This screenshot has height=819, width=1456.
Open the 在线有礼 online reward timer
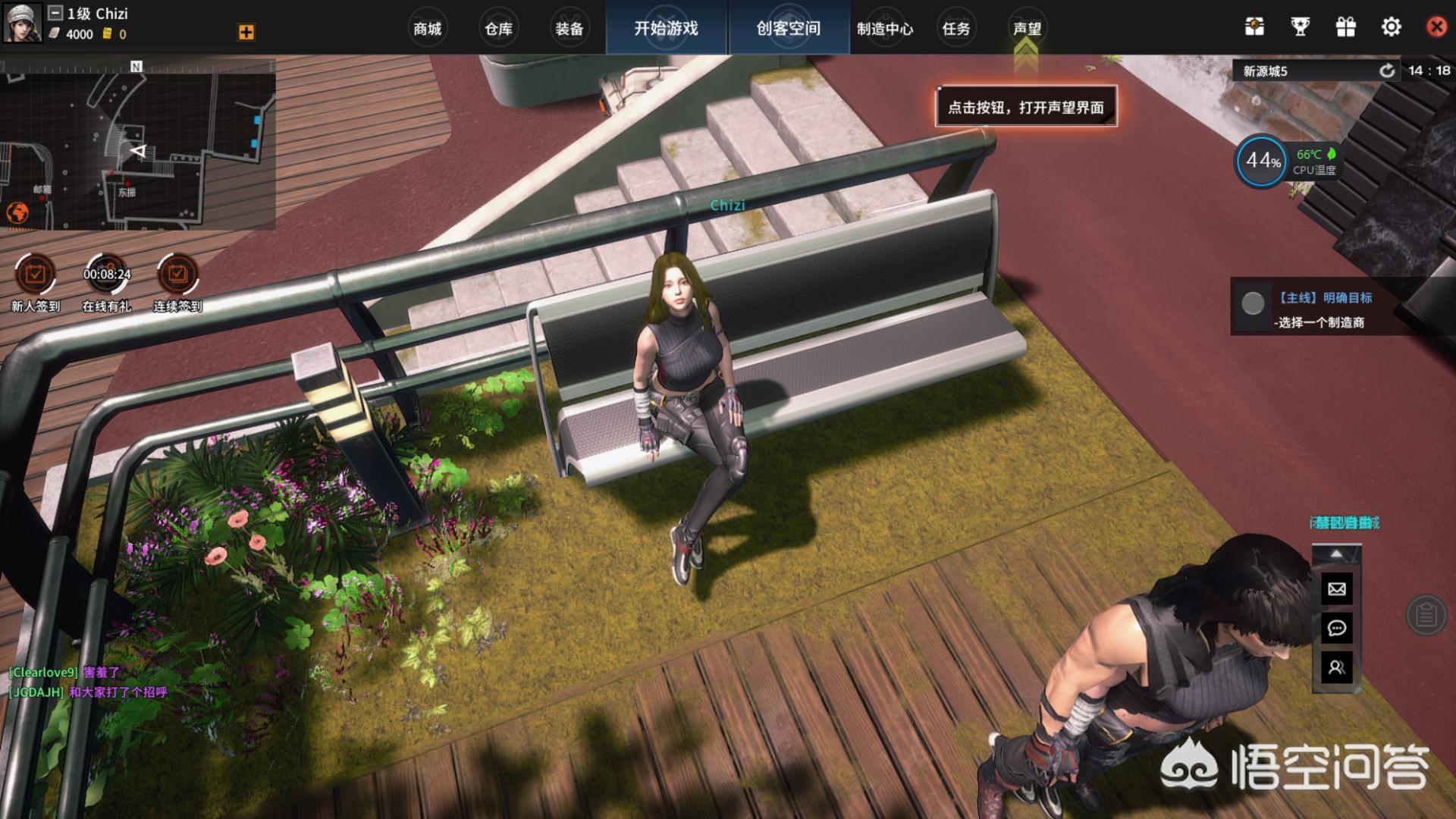point(106,275)
